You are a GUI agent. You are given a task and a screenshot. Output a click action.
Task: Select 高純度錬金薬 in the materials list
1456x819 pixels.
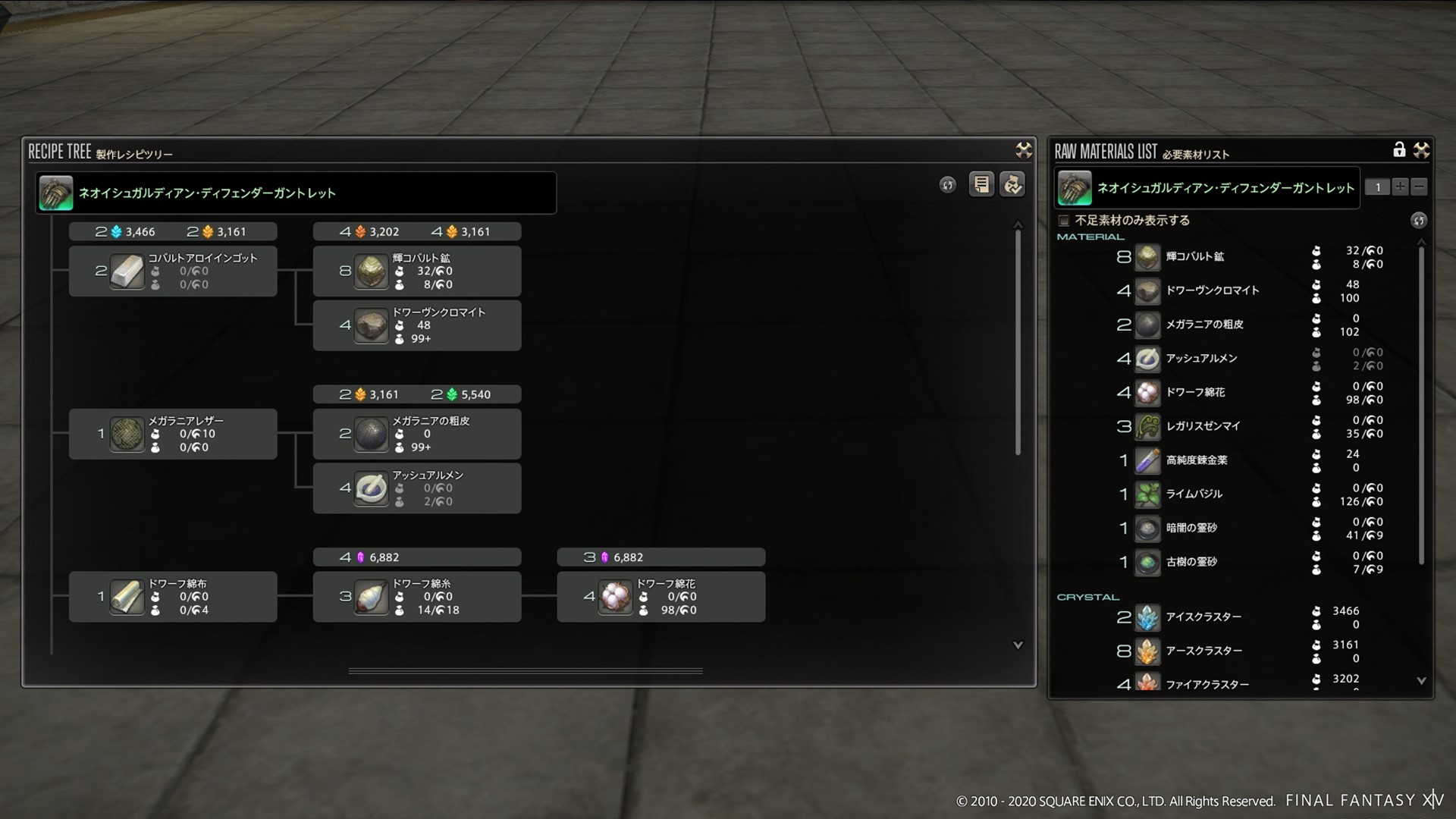(1197, 460)
